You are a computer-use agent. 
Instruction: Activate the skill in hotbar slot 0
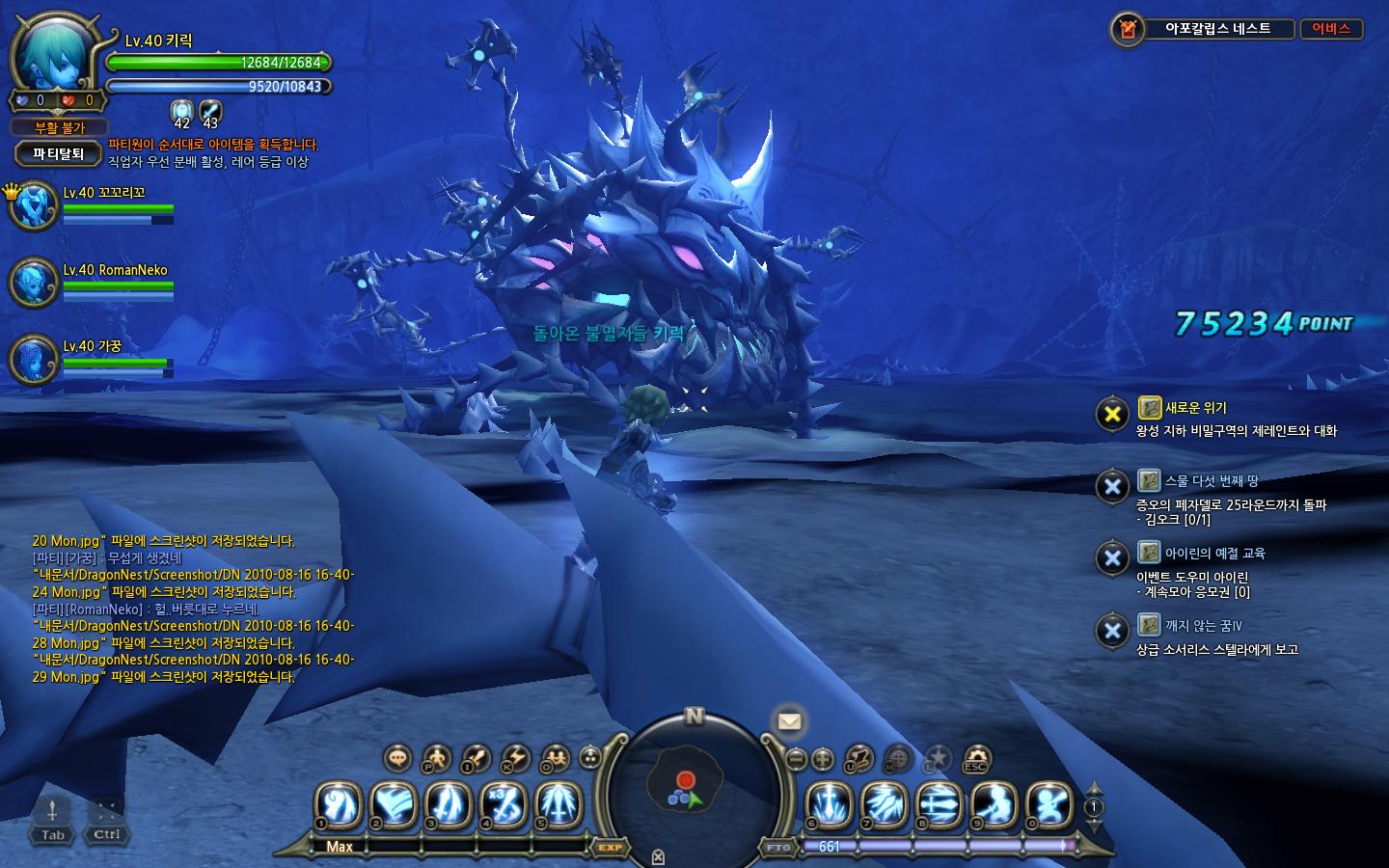coord(1049,804)
